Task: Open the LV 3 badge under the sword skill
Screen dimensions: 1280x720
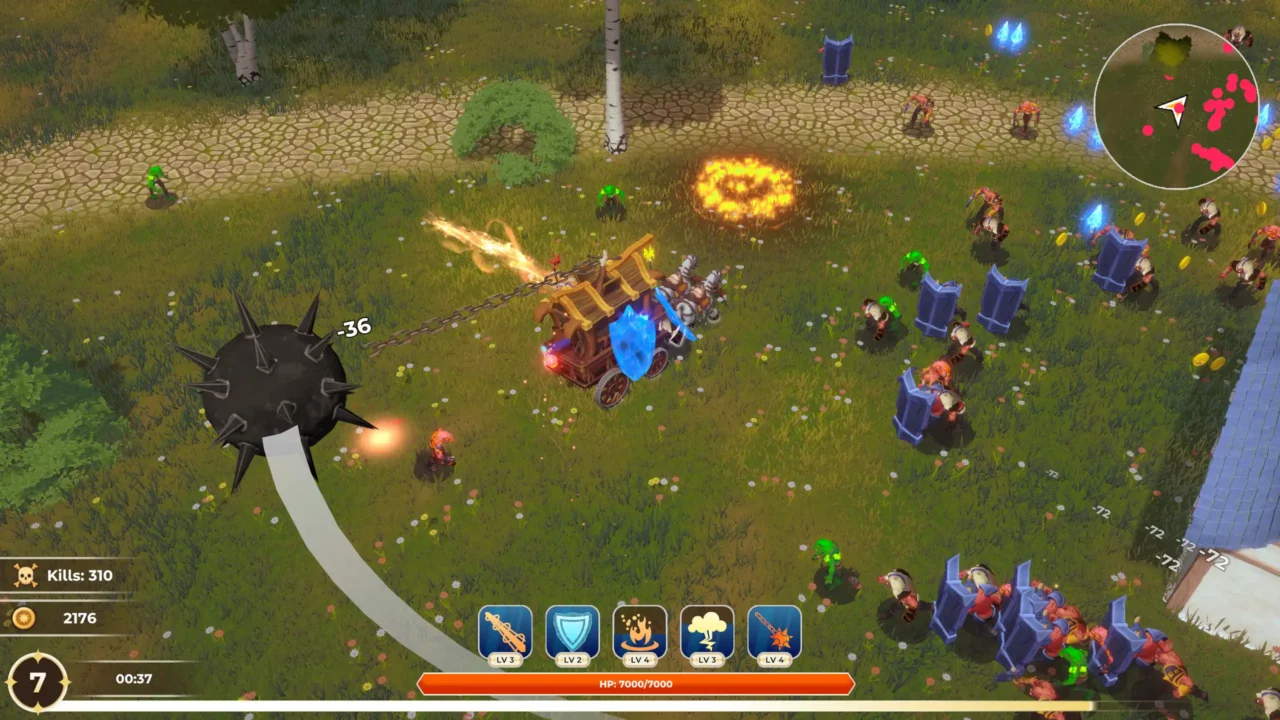Action: point(505,658)
